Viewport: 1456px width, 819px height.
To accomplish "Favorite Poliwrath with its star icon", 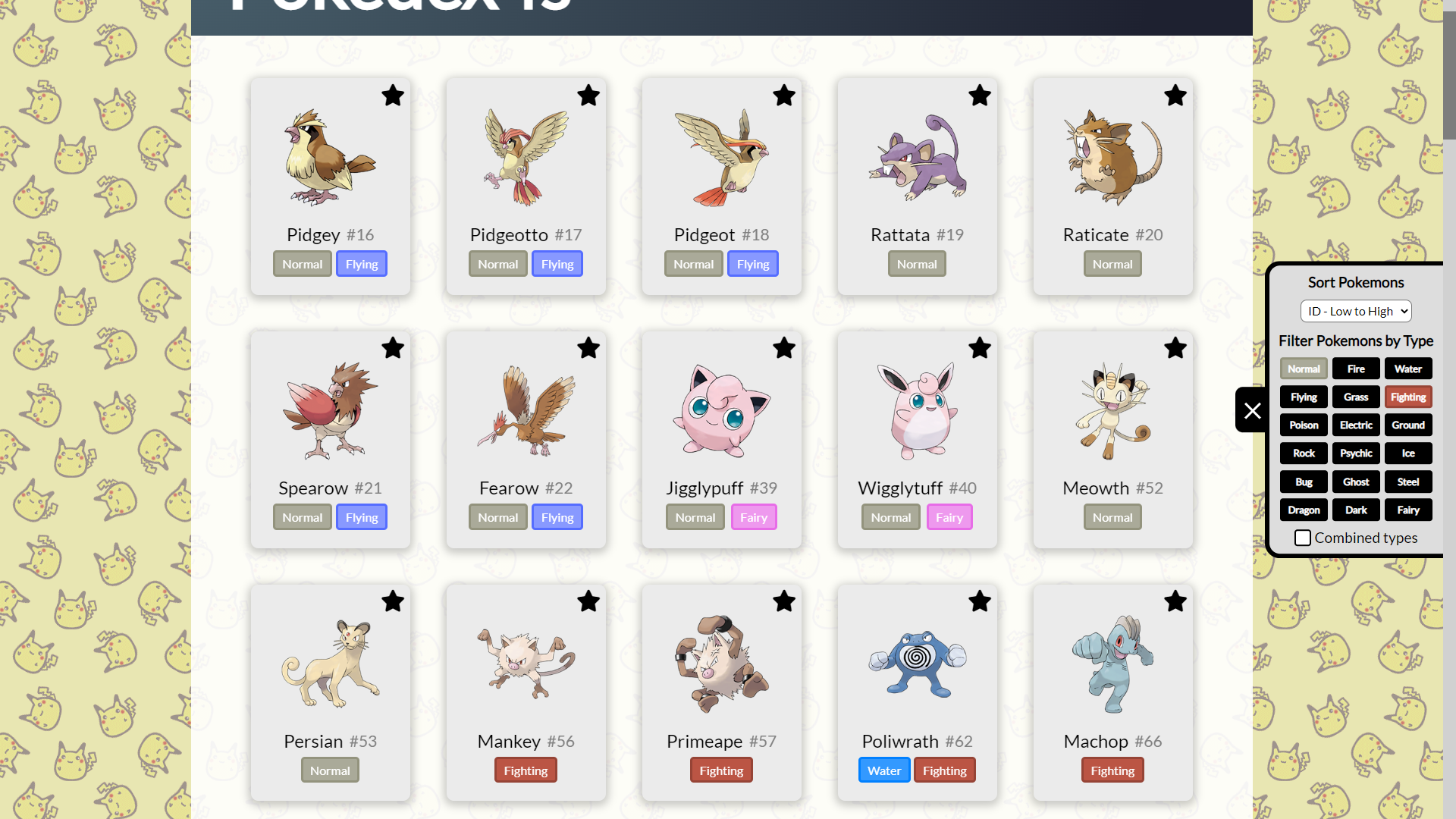I will tap(979, 601).
